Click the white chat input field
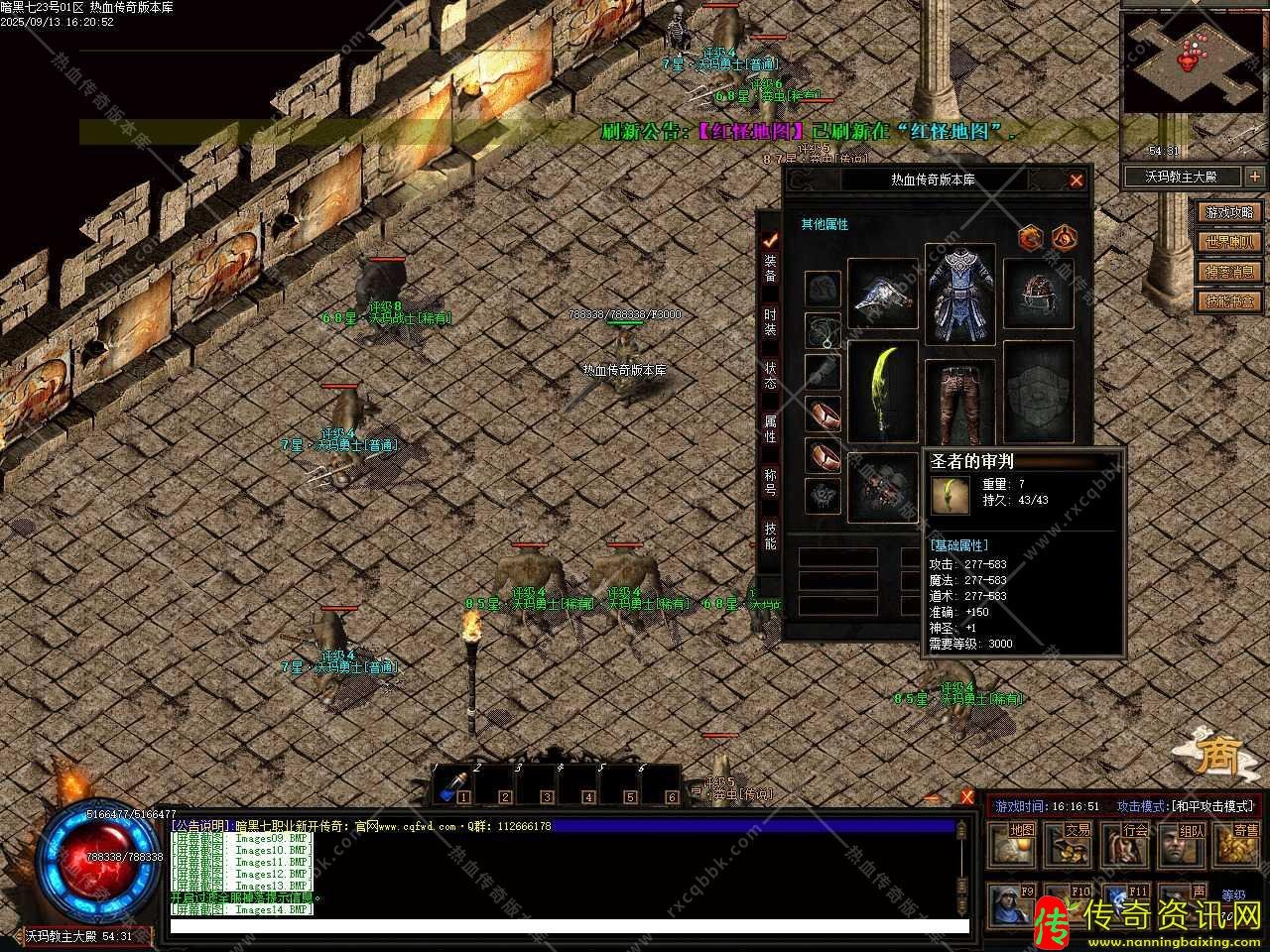This screenshot has height=952, width=1270. [569, 927]
